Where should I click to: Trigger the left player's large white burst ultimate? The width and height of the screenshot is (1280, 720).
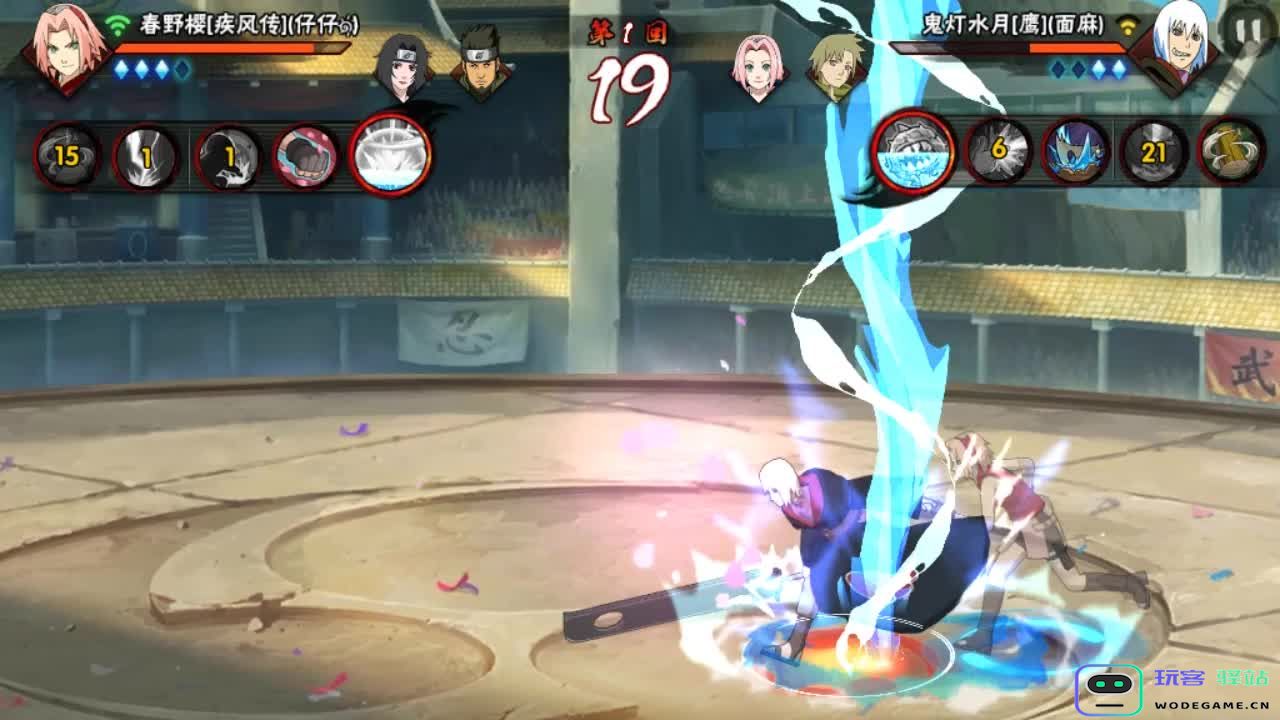coord(390,155)
